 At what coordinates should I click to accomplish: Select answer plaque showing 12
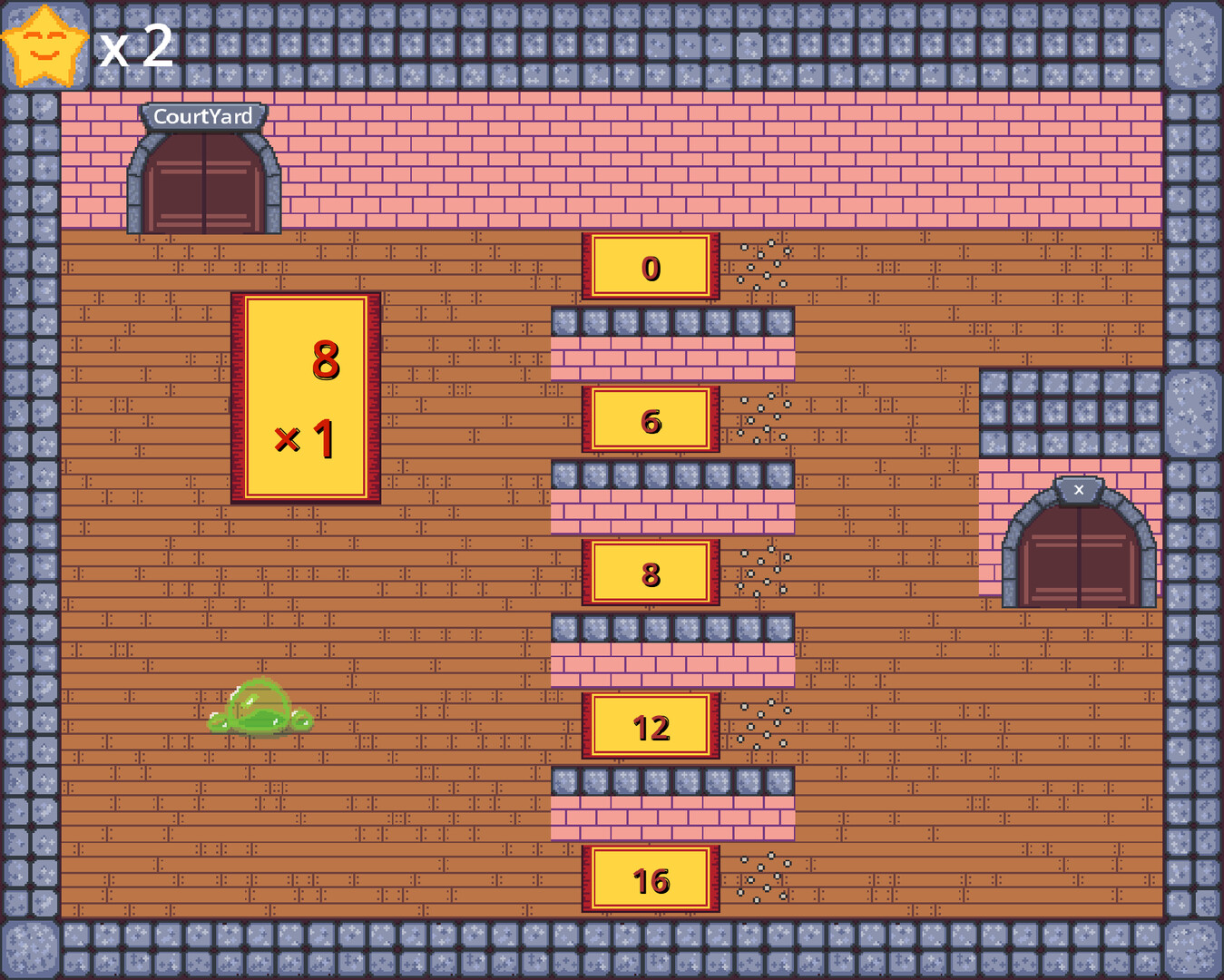650,728
